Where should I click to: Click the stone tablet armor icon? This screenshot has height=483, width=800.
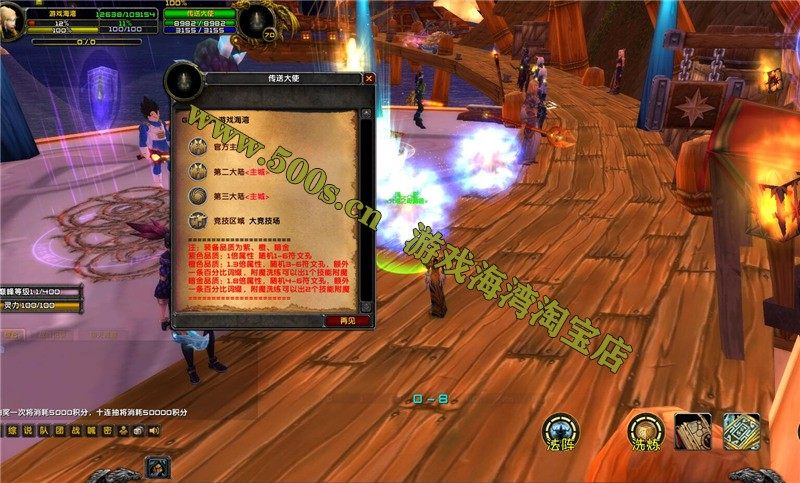click(x=692, y=431)
